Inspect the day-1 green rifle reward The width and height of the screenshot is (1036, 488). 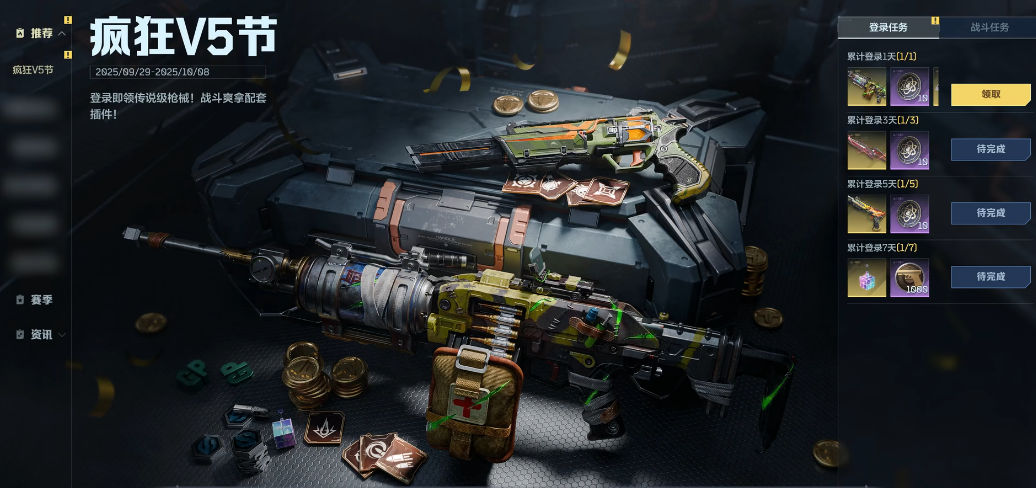(x=866, y=87)
